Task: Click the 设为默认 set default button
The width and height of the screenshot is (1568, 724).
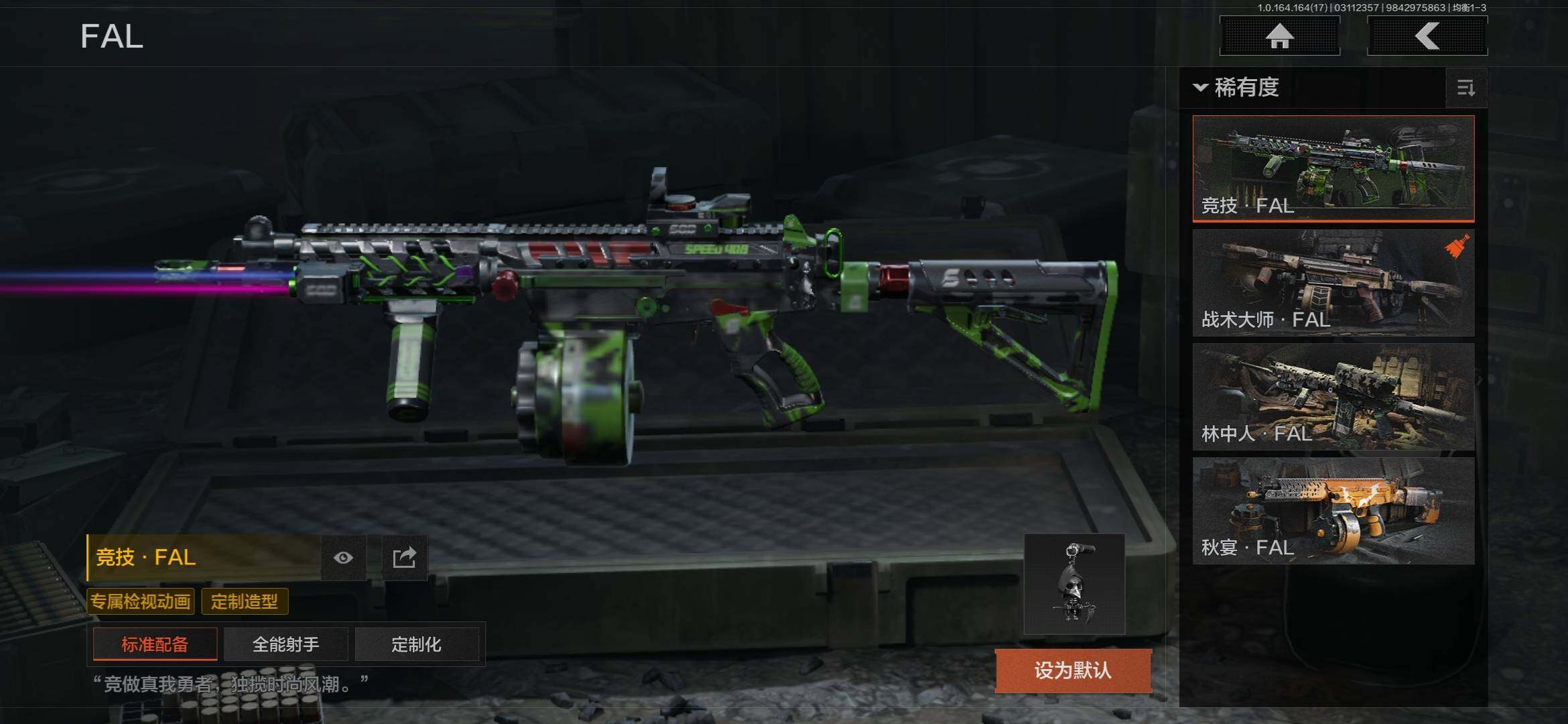Action: (1072, 670)
